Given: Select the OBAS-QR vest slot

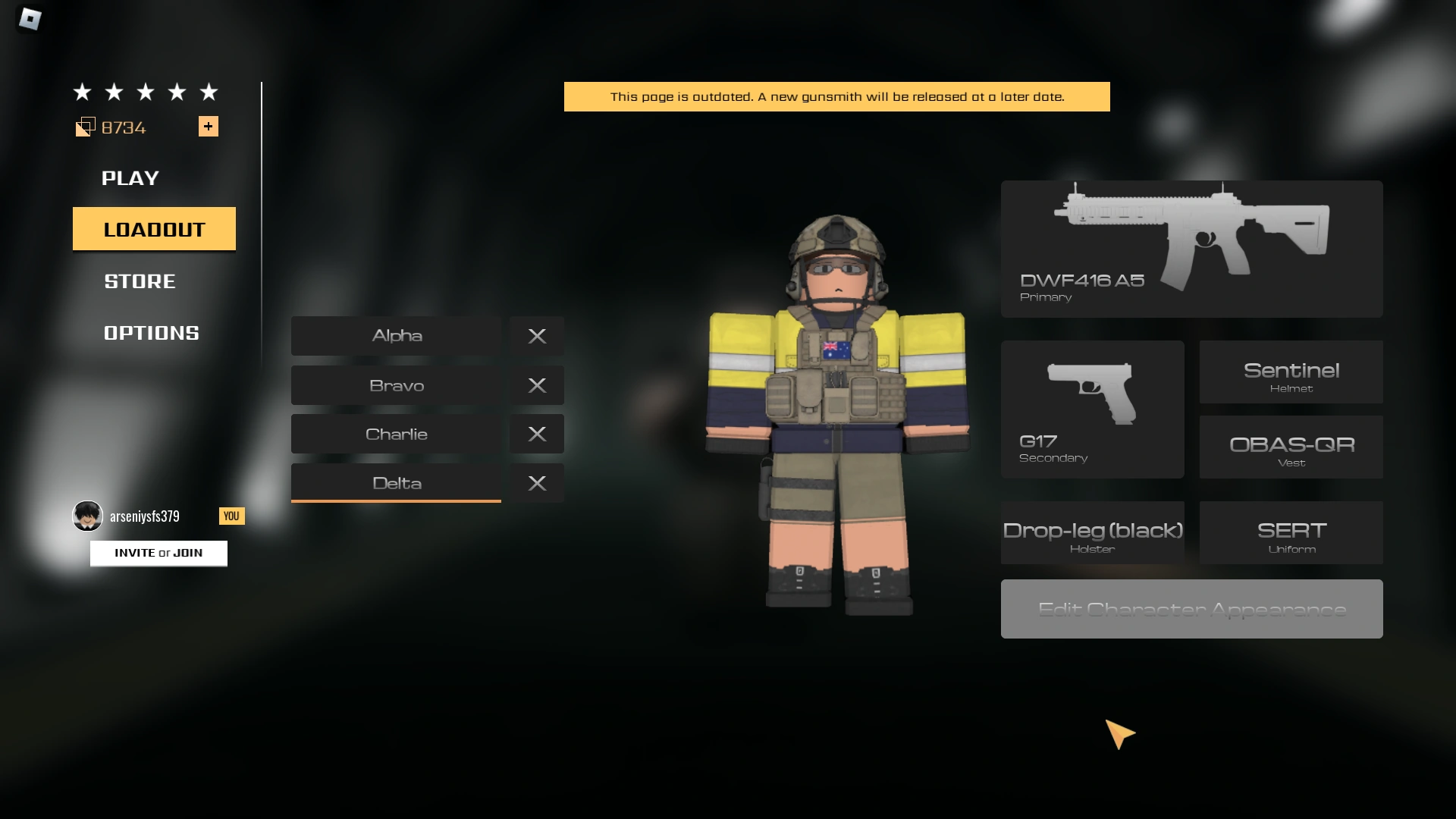Looking at the screenshot, I should 1291,447.
